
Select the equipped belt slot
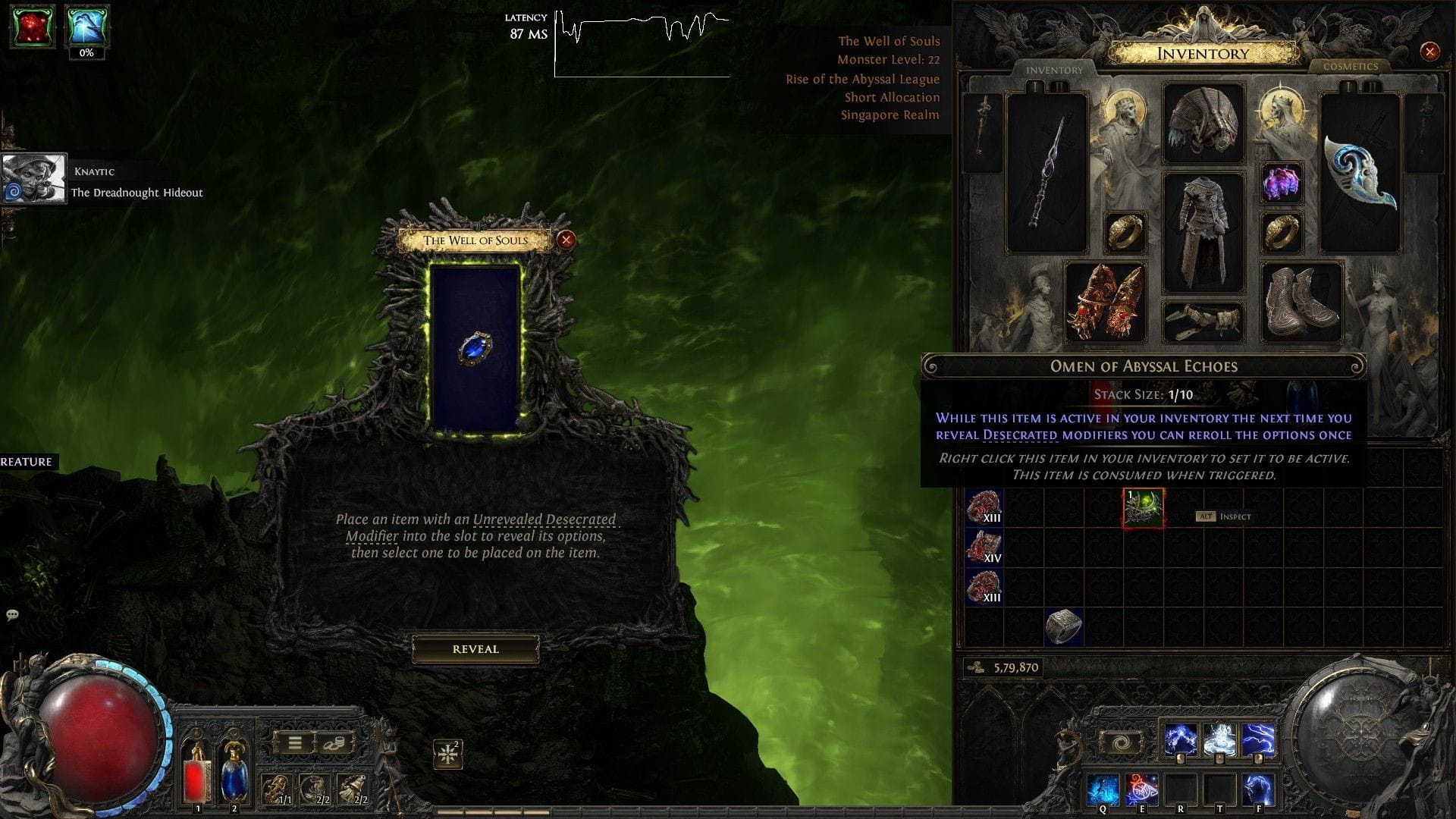click(x=1203, y=322)
